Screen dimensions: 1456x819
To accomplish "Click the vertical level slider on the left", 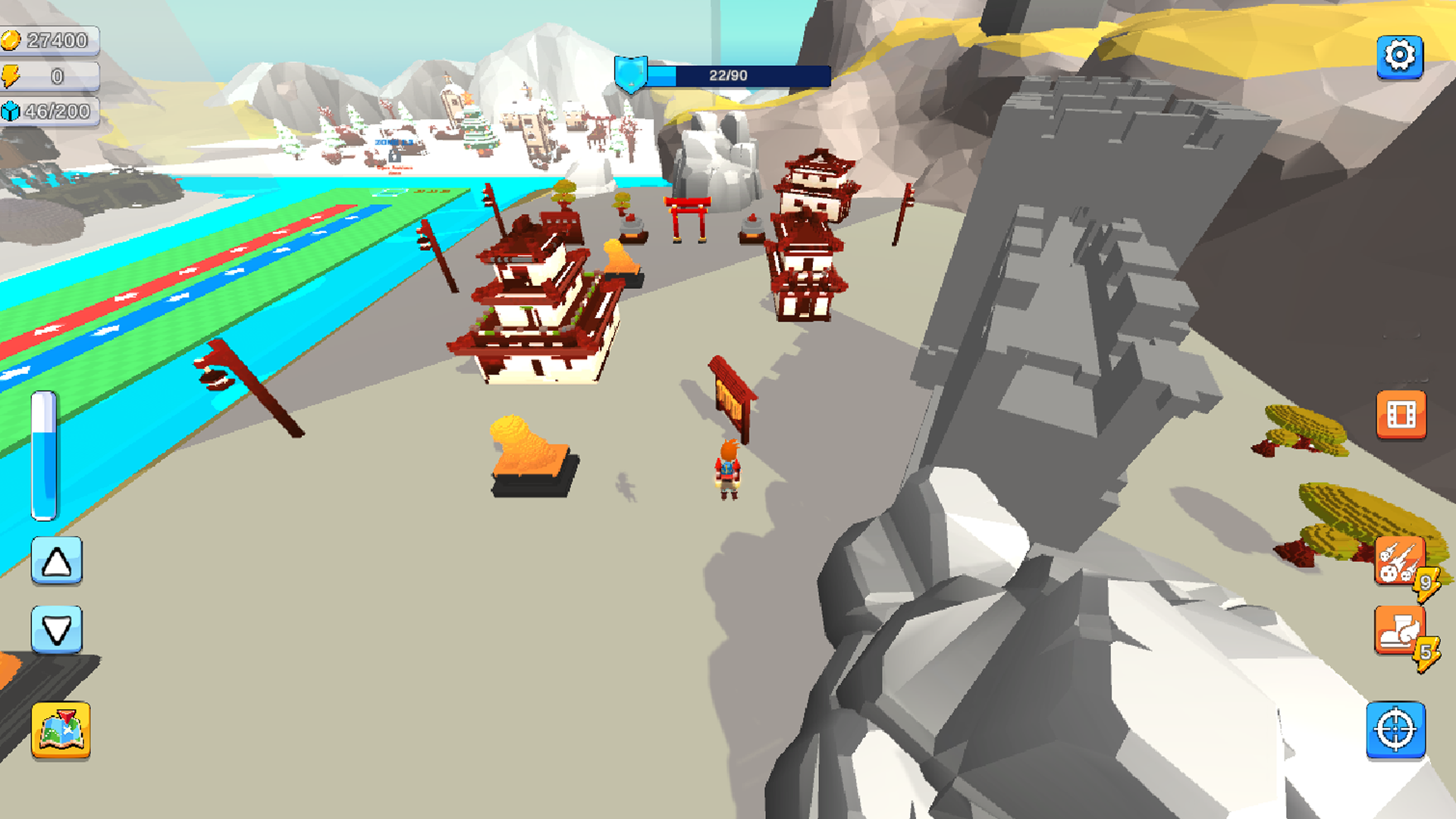I will (45, 455).
